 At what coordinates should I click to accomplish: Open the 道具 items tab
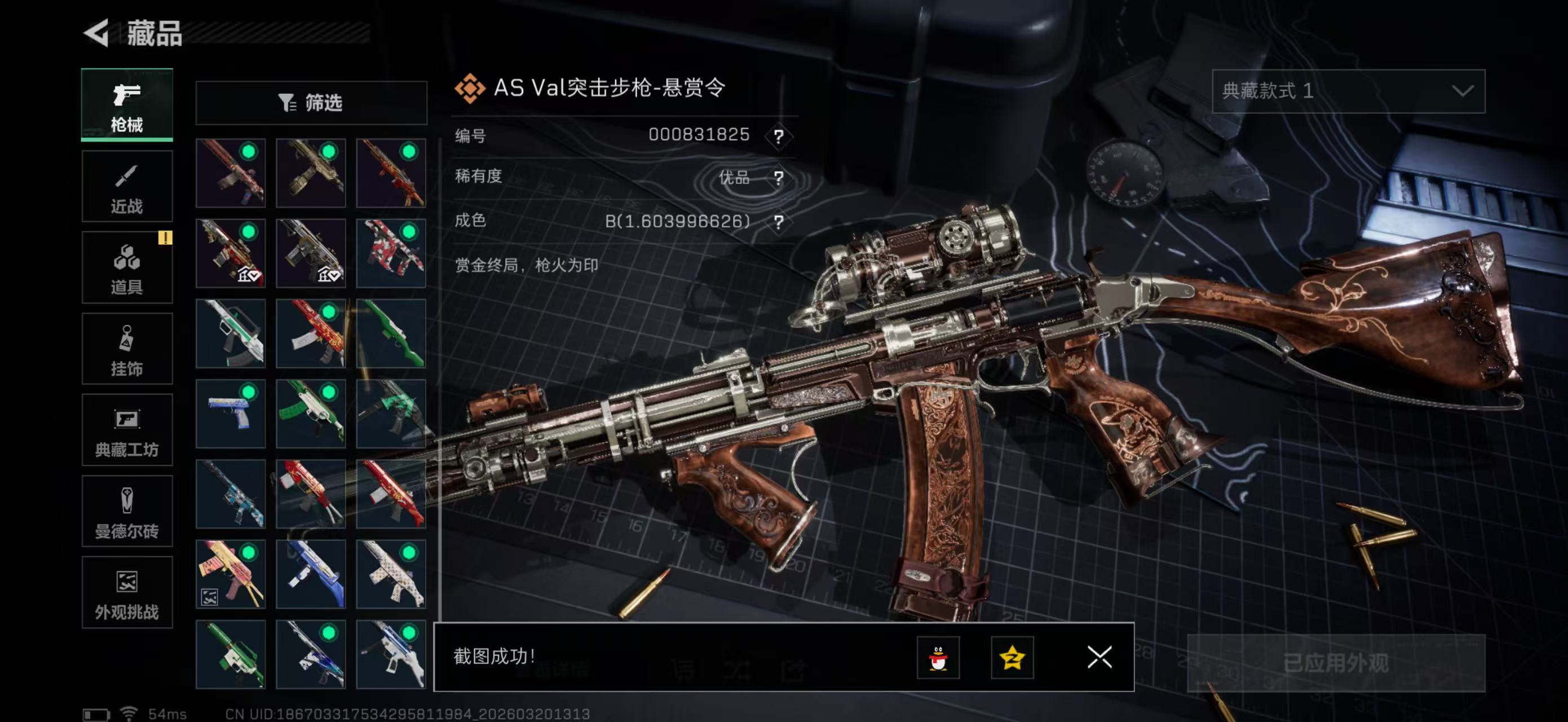pyautogui.click(x=127, y=268)
